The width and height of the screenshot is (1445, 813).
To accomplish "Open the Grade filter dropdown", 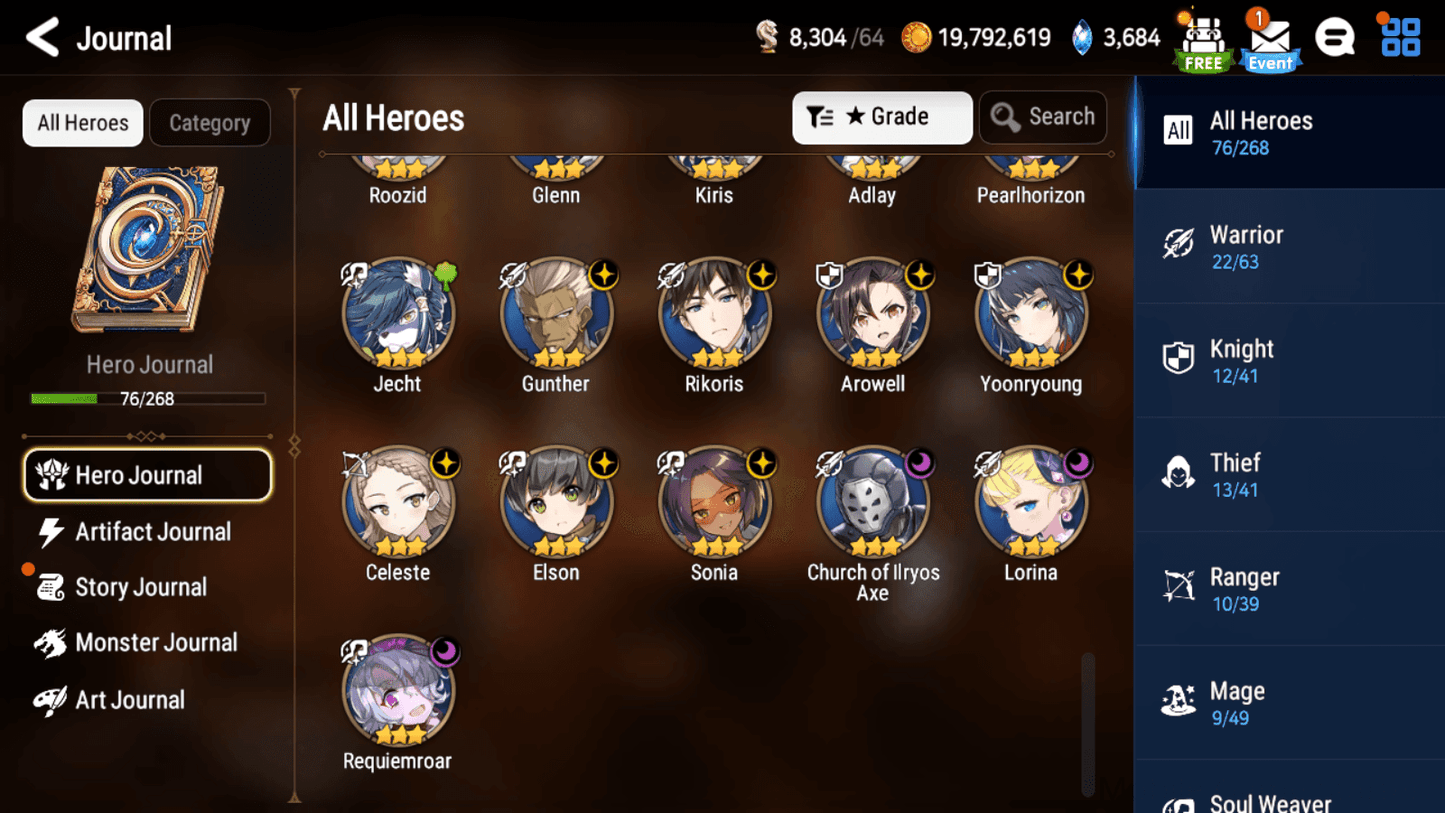I will point(881,117).
